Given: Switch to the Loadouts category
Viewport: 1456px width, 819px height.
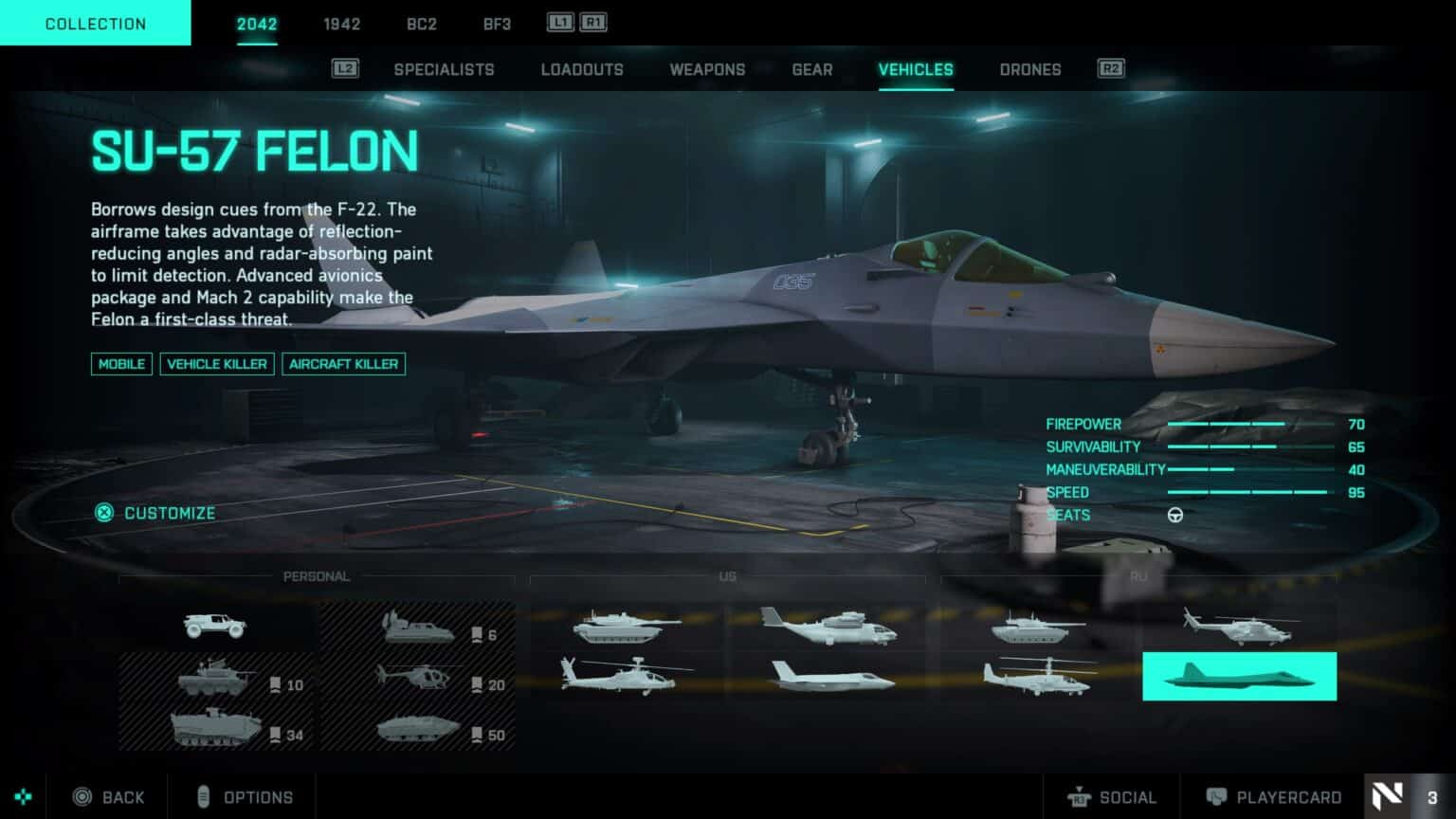Looking at the screenshot, I should [x=582, y=69].
